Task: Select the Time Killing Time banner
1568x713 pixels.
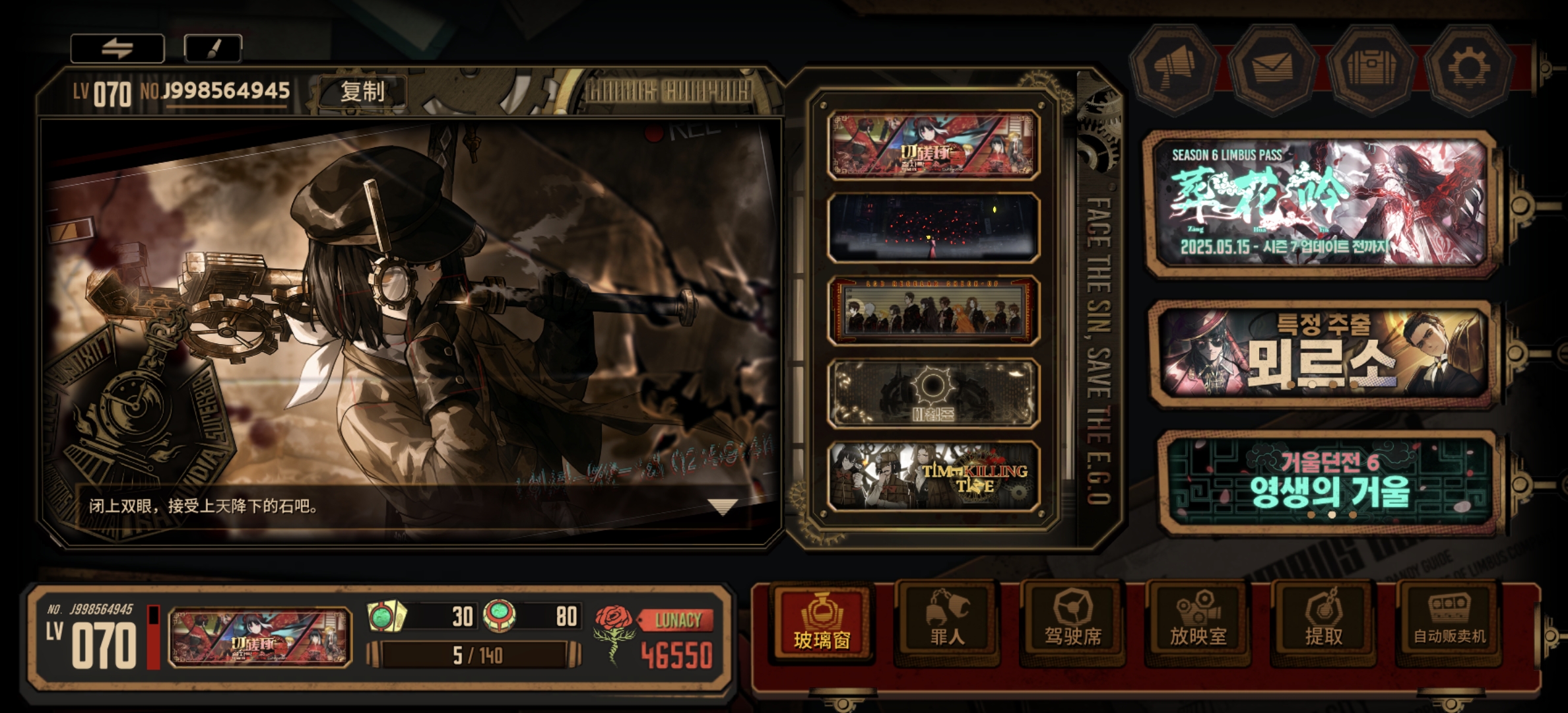Action: click(x=933, y=477)
